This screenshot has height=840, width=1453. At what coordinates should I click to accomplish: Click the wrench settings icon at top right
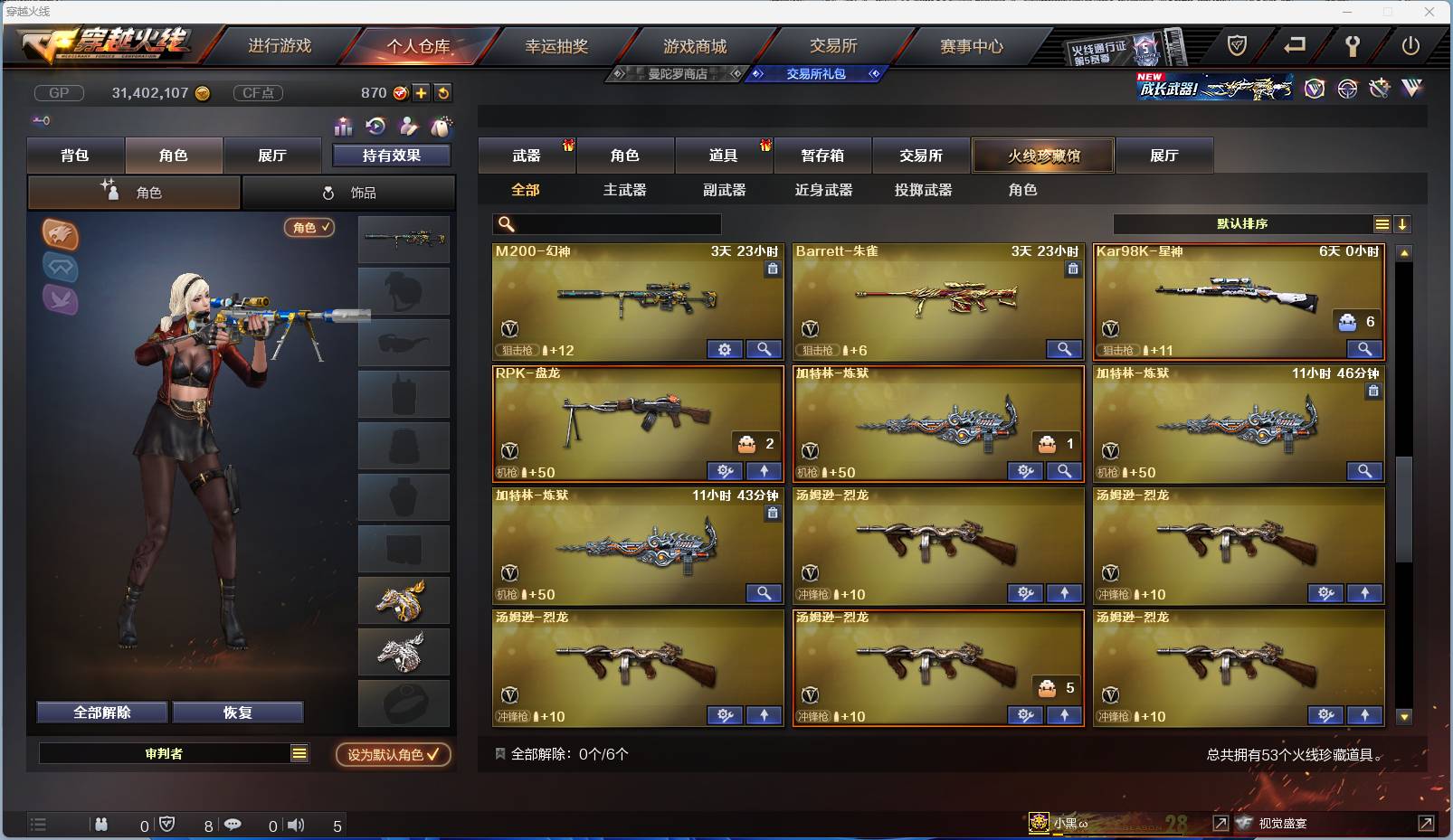pyautogui.click(x=1353, y=45)
